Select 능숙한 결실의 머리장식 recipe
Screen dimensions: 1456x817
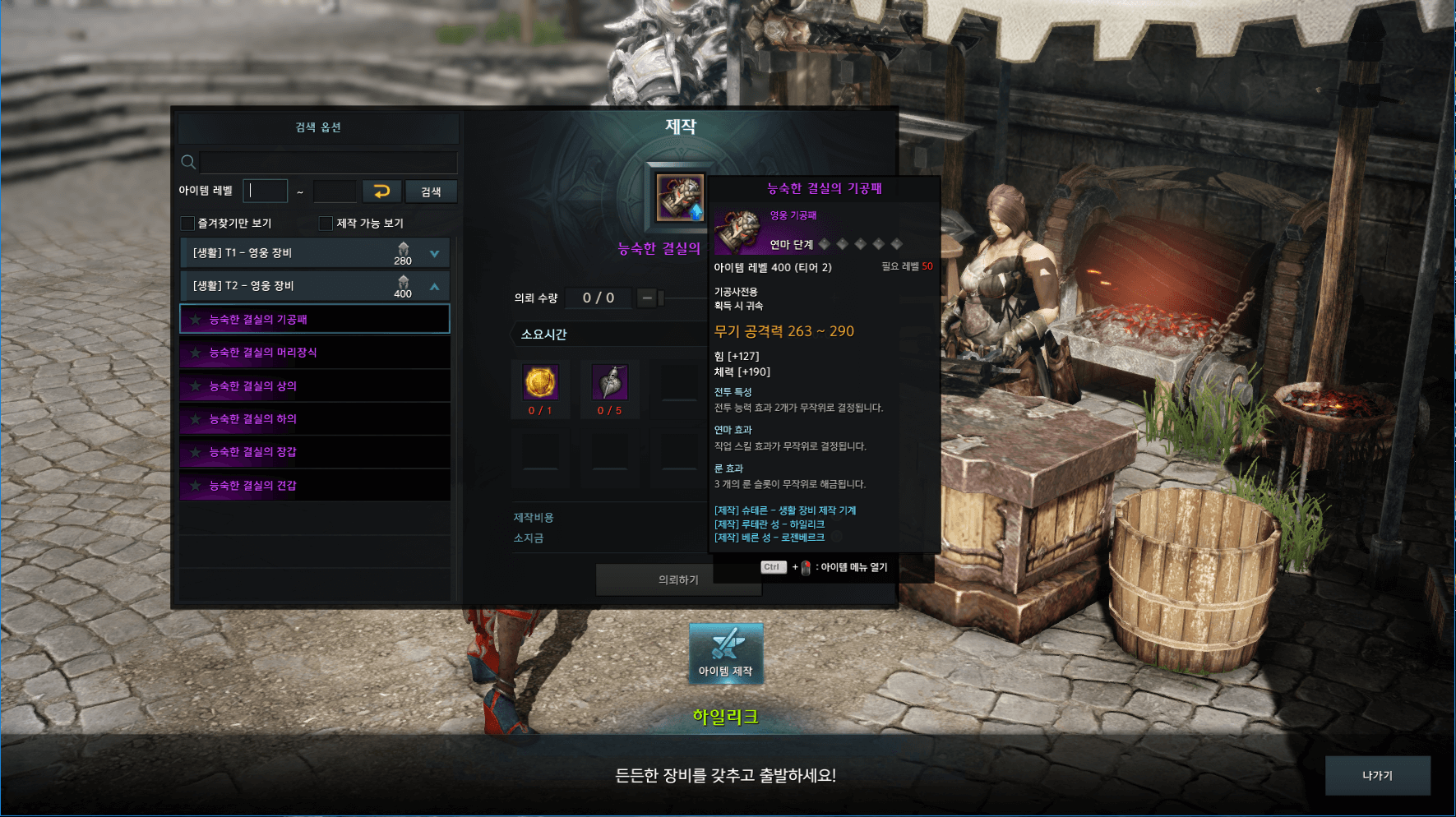(x=315, y=353)
